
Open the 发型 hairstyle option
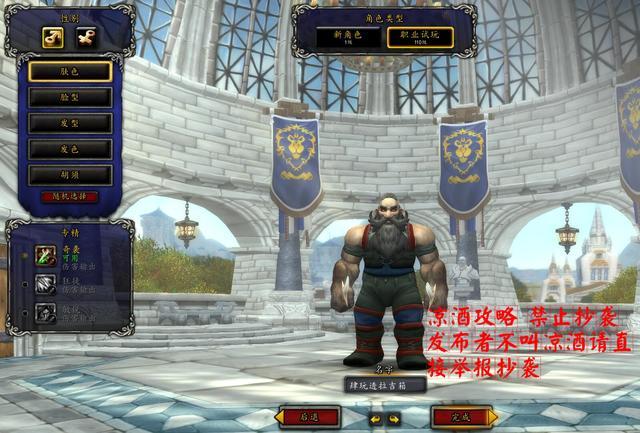[x=69, y=123]
